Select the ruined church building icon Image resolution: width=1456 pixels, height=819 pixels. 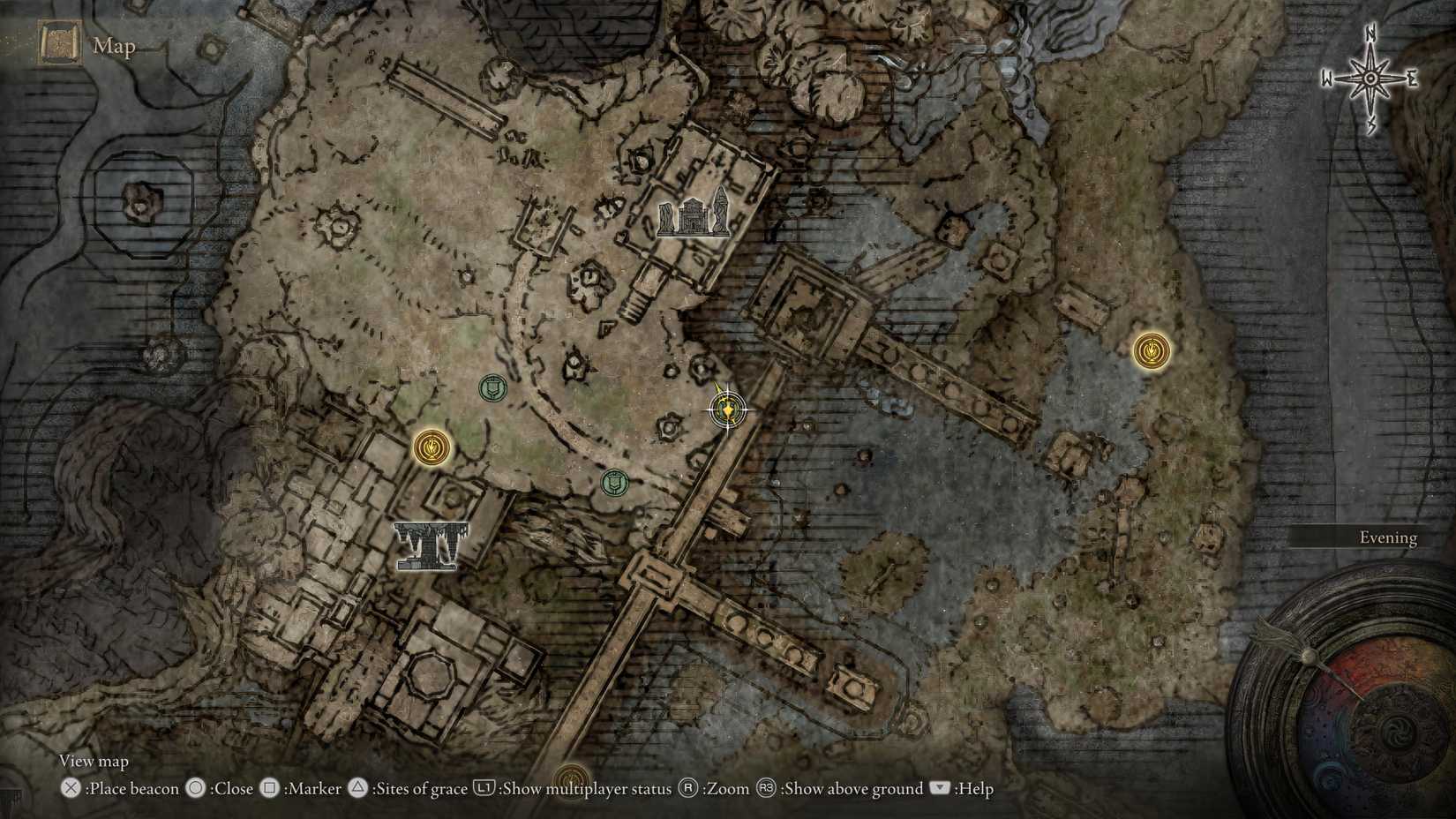pyautogui.click(x=696, y=214)
